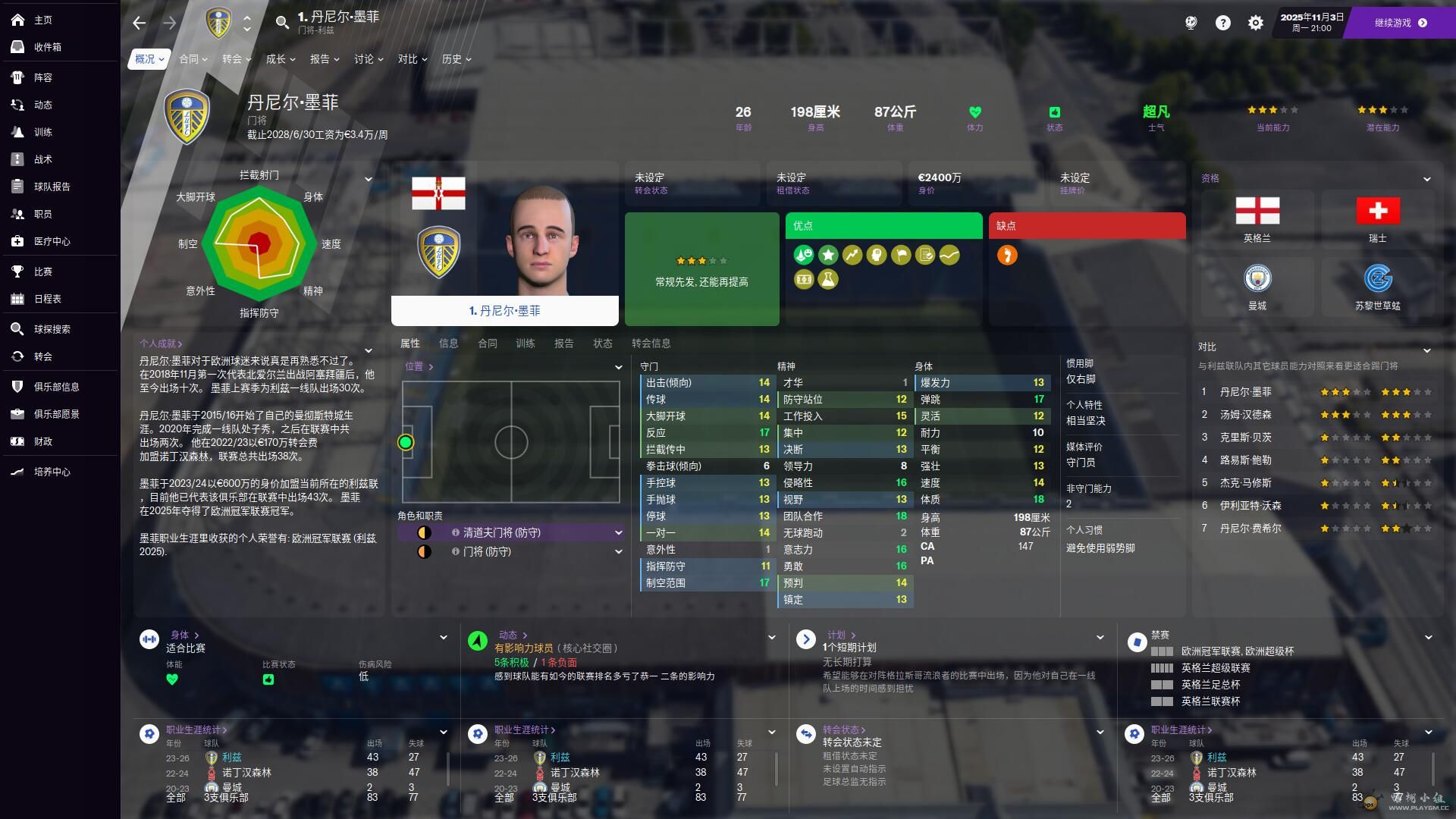Open the 历史 history dropdown

456,59
